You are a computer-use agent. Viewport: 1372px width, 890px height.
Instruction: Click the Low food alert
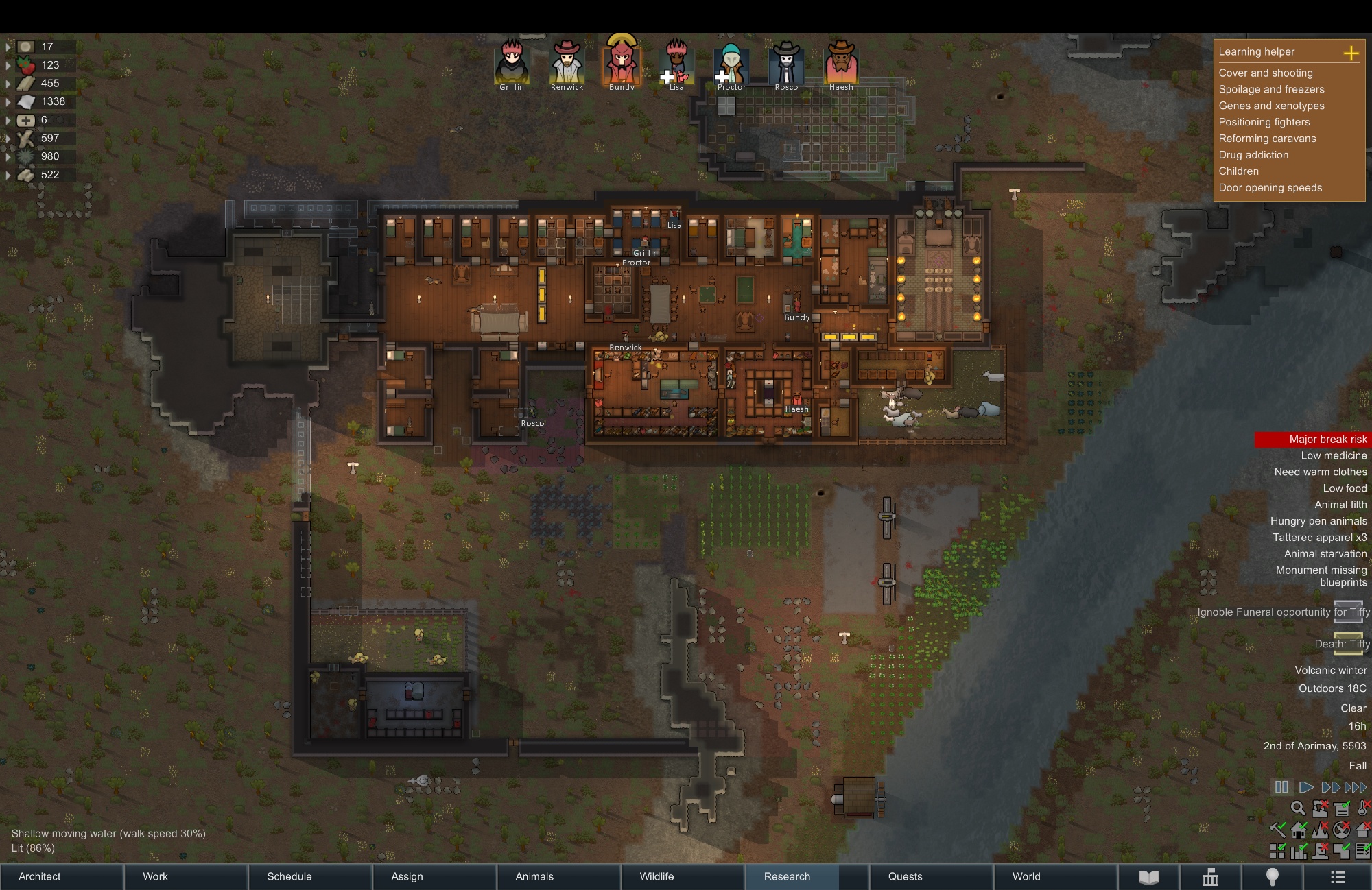tap(1345, 488)
